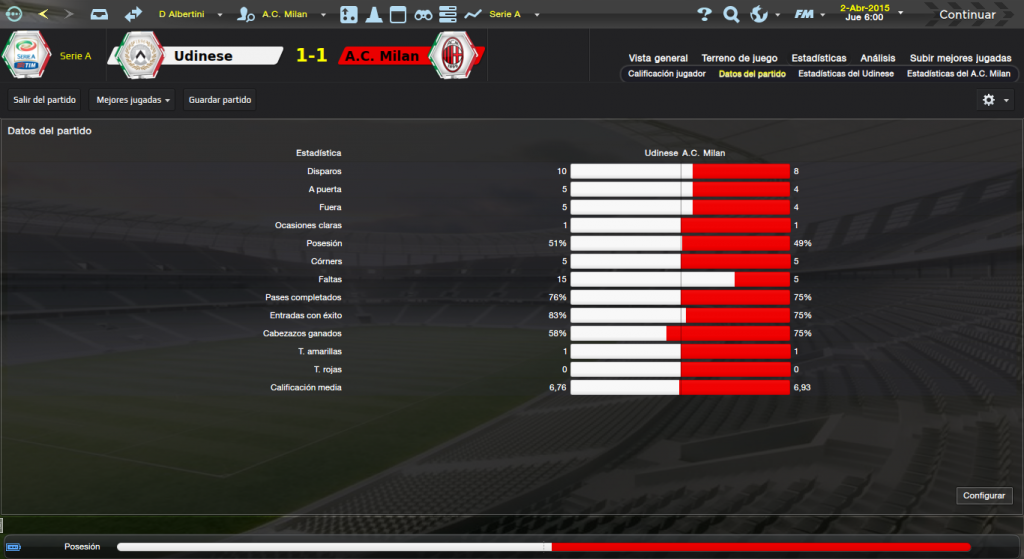Image resolution: width=1024 pixels, height=559 pixels.
Task: Go to the Análisis tab
Action: (x=878, y=58)
